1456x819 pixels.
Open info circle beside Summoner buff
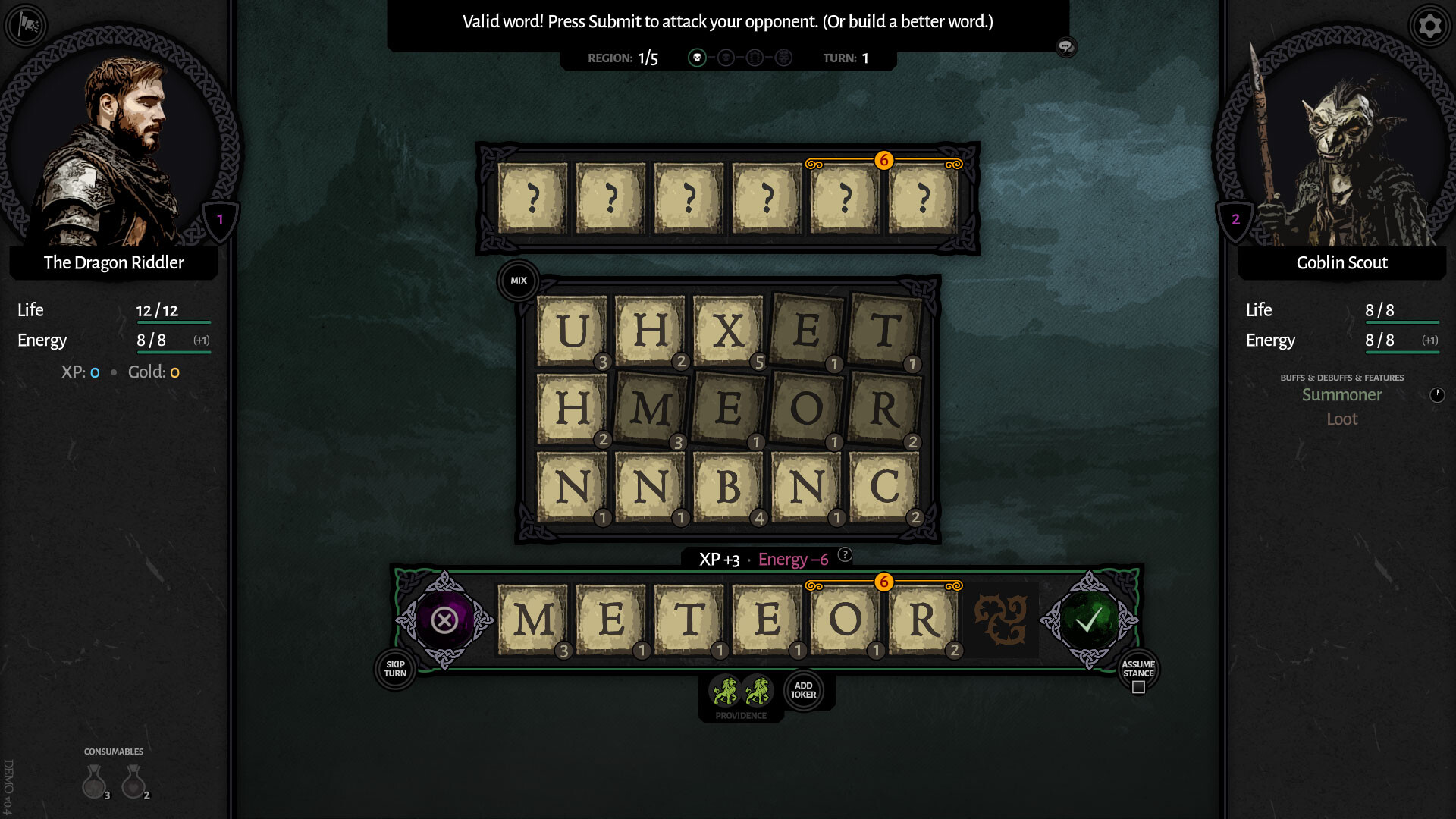click(x=1436, y=394)
